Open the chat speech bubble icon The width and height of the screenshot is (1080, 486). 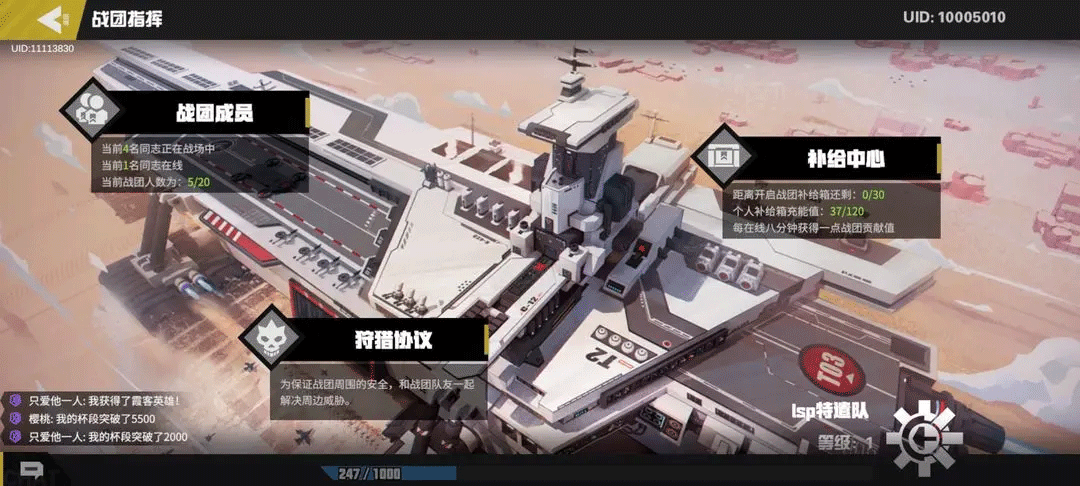(31, 469)
